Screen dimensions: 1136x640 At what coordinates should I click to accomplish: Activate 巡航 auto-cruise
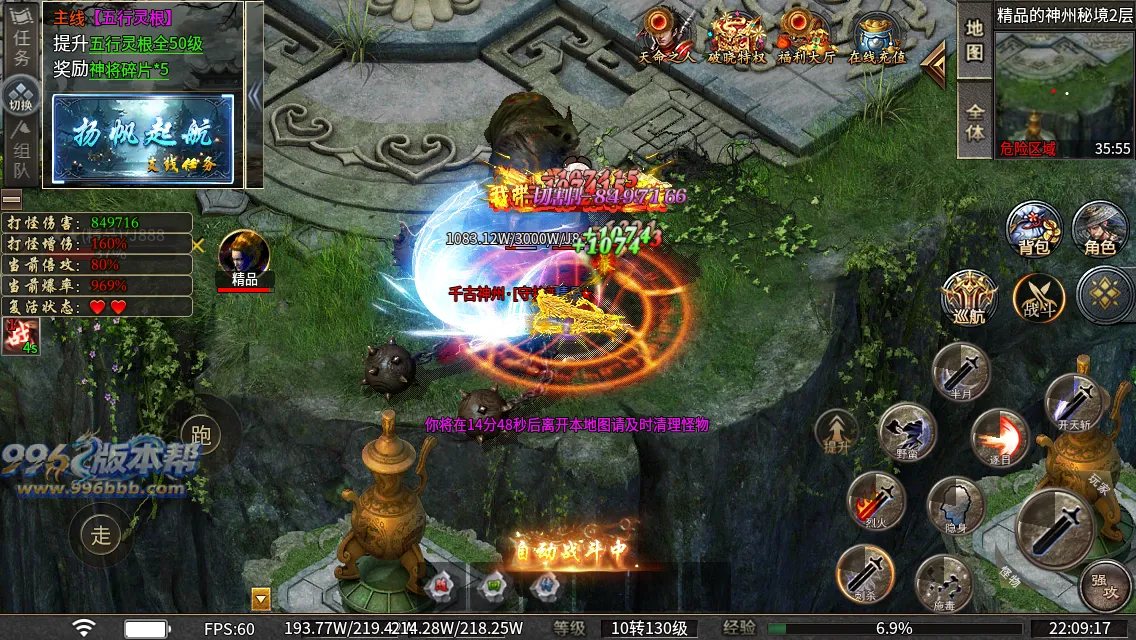[968, 298]
